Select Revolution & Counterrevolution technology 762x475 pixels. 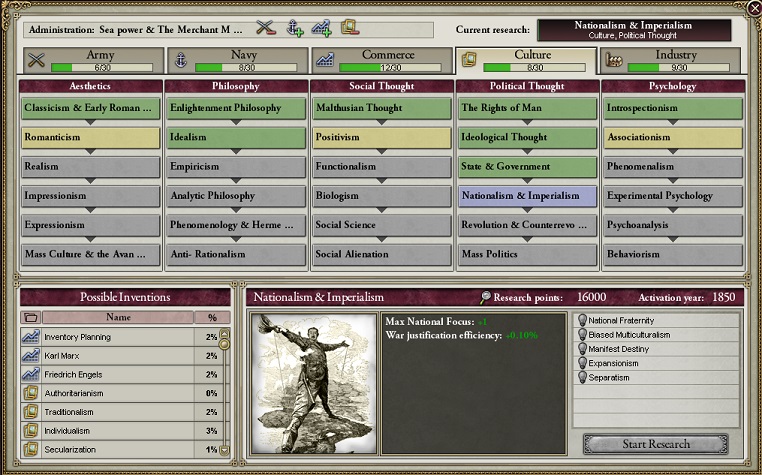coord(527,225)
